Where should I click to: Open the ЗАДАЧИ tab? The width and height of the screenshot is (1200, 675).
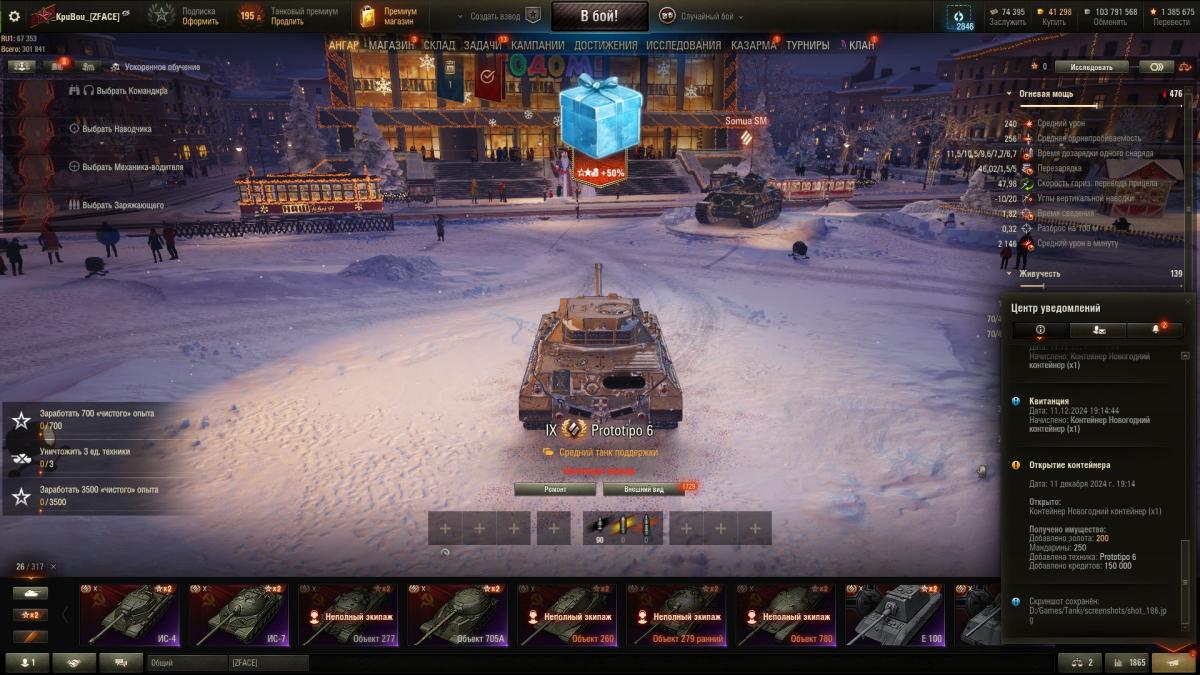tap(482, 45)
